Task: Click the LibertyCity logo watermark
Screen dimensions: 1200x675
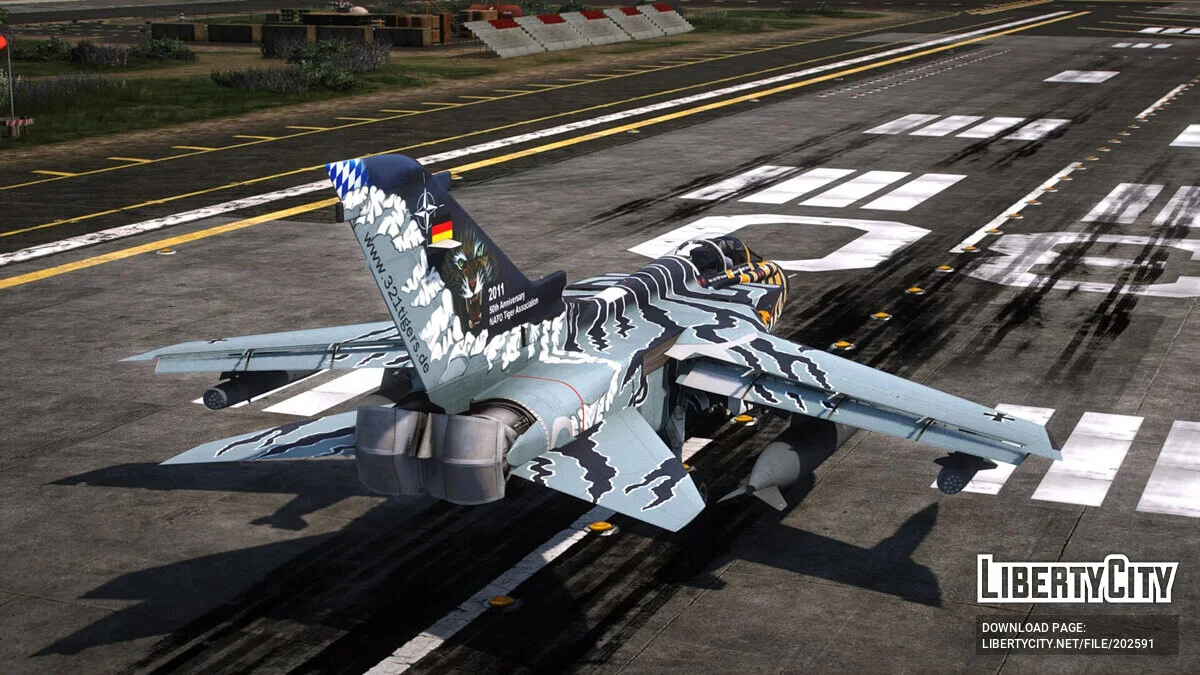Action: 1077,579
